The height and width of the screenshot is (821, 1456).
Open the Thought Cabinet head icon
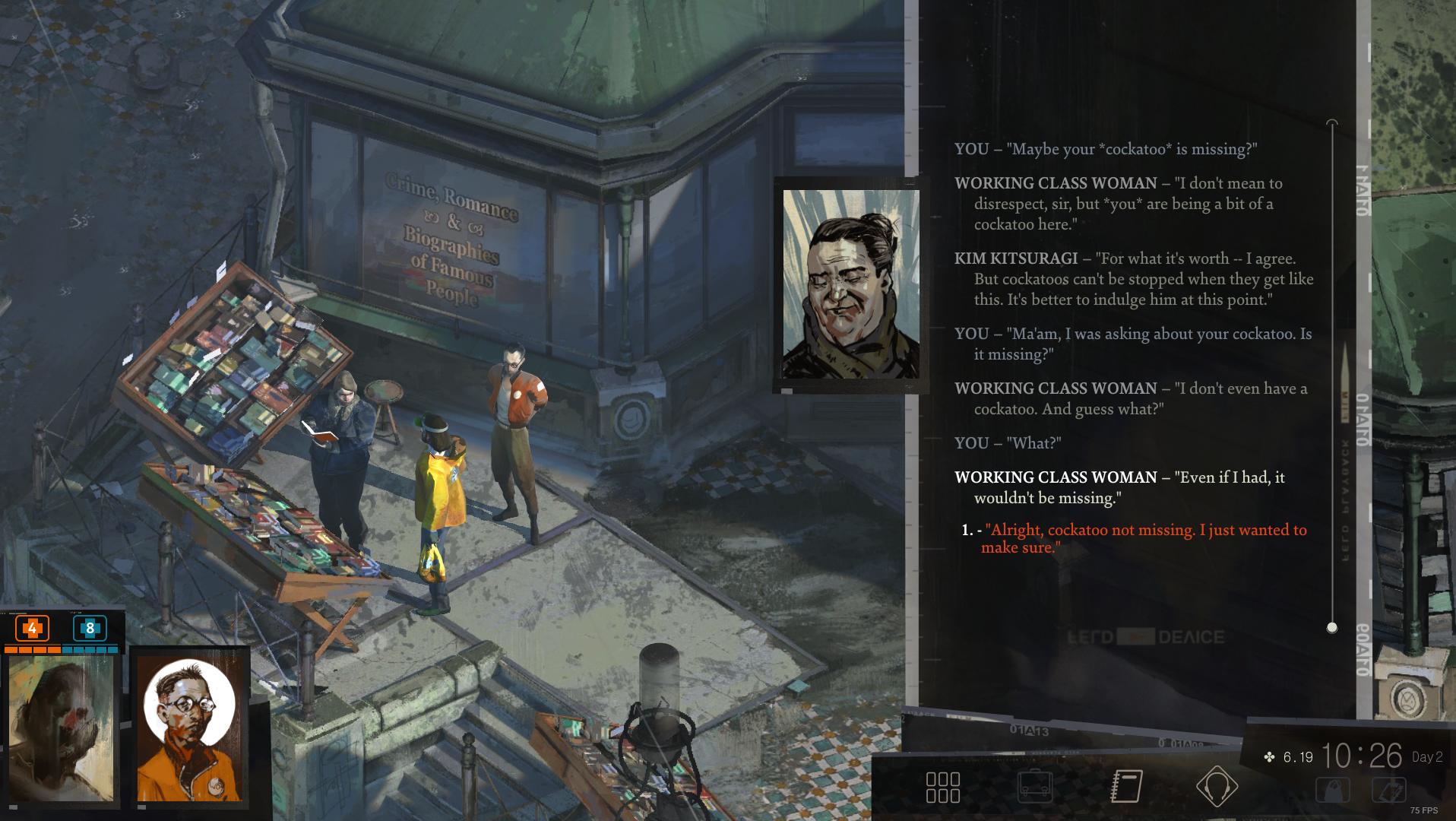pyautogui.click(x=1217, y=787)
